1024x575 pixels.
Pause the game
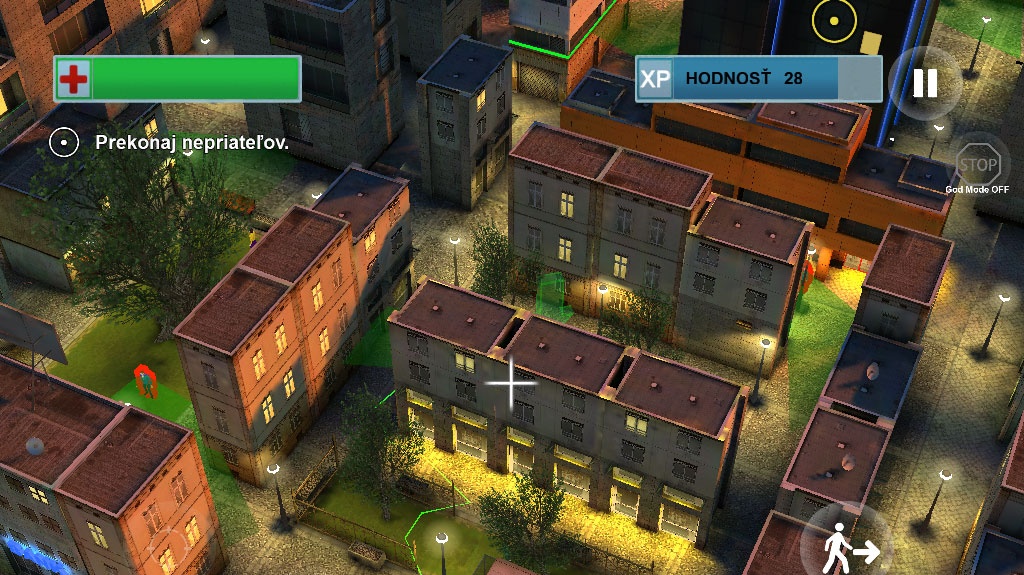[925, 83]
